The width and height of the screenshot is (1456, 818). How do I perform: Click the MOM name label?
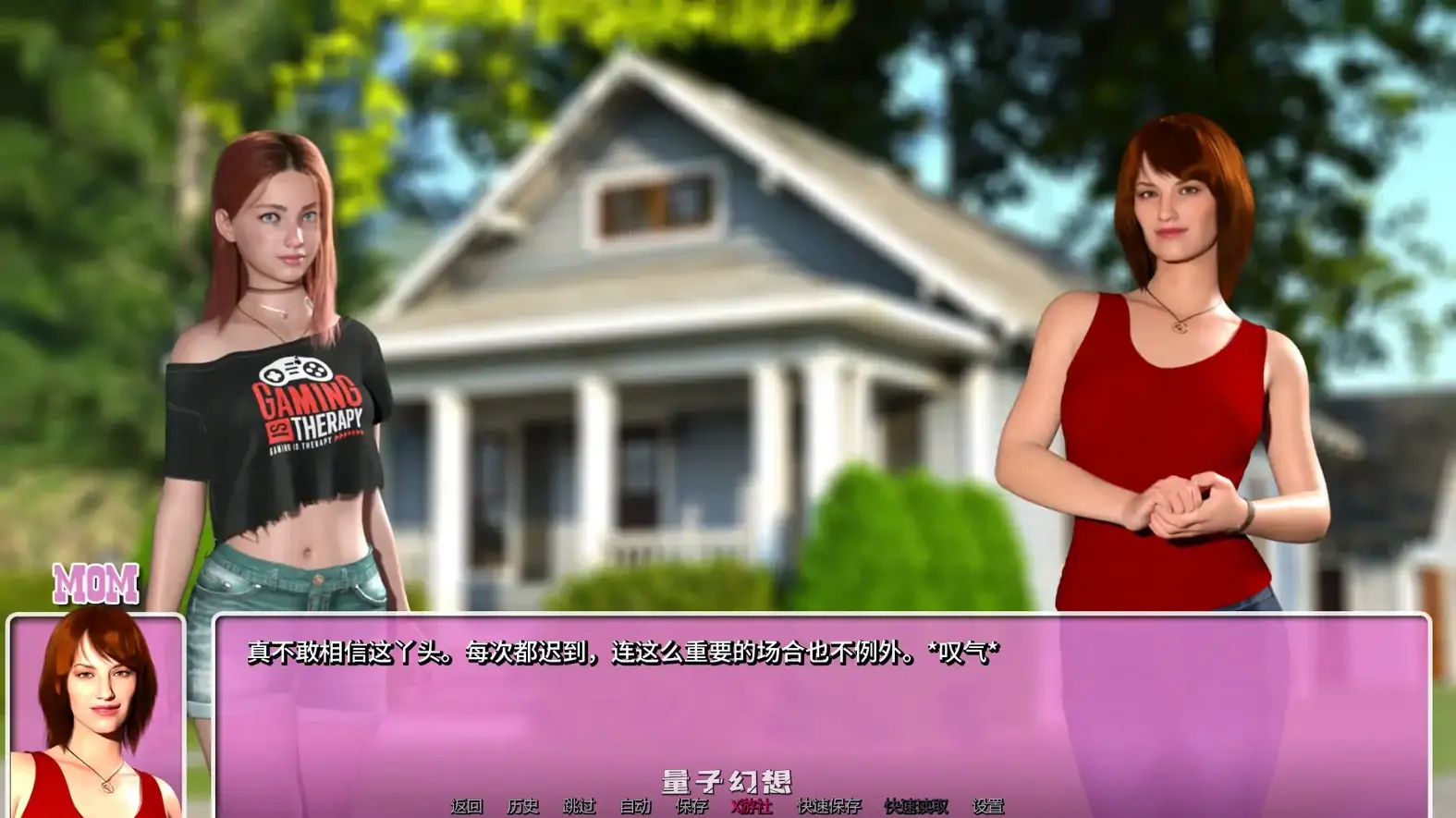tap(95, 582)
